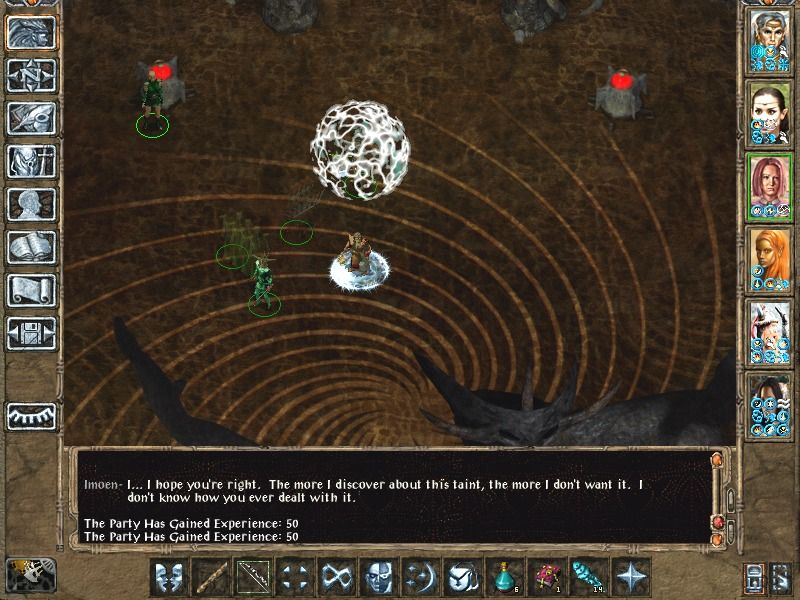Open the mage spellbook with the open book button
Screen dimensions: 800x600
[31, 247]
